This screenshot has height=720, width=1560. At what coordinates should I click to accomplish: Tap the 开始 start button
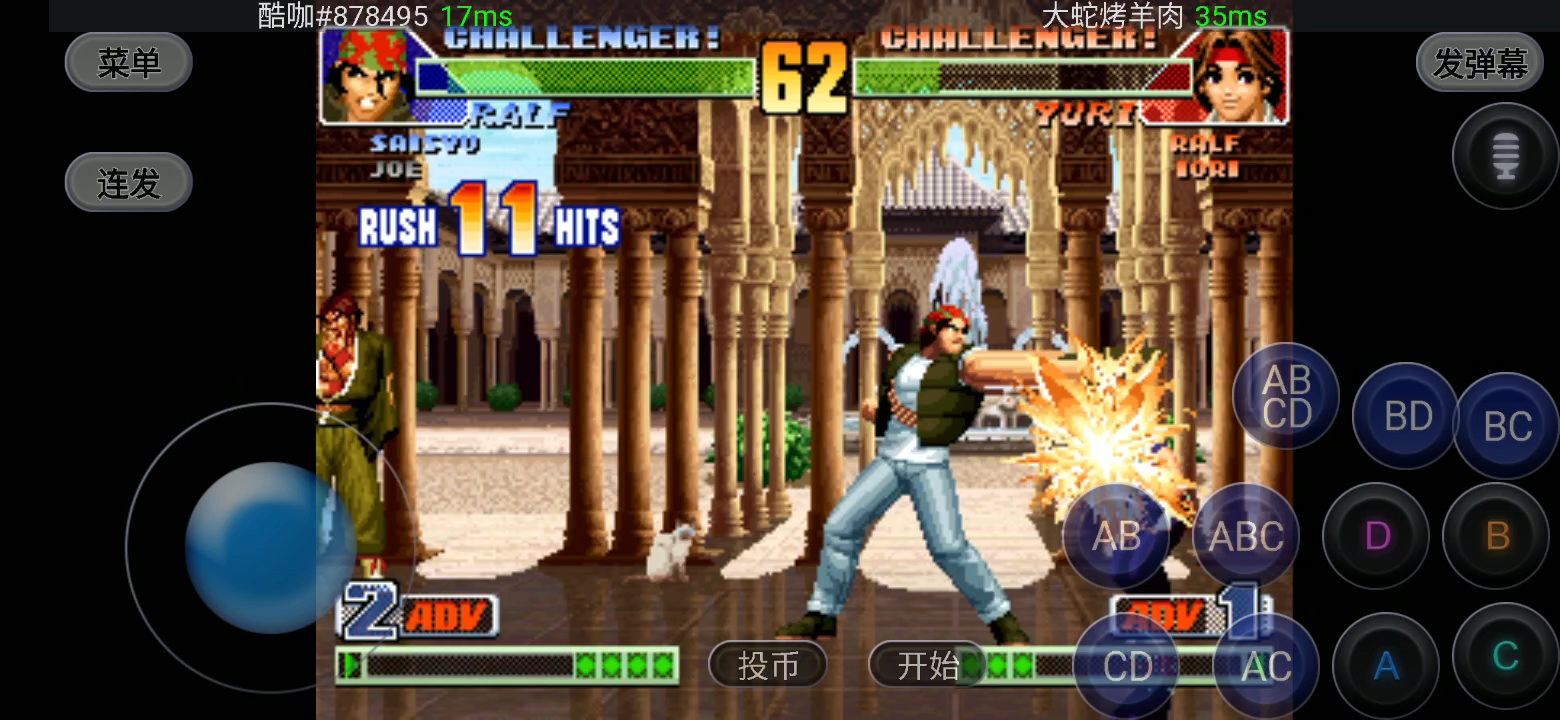coord(927,665)
